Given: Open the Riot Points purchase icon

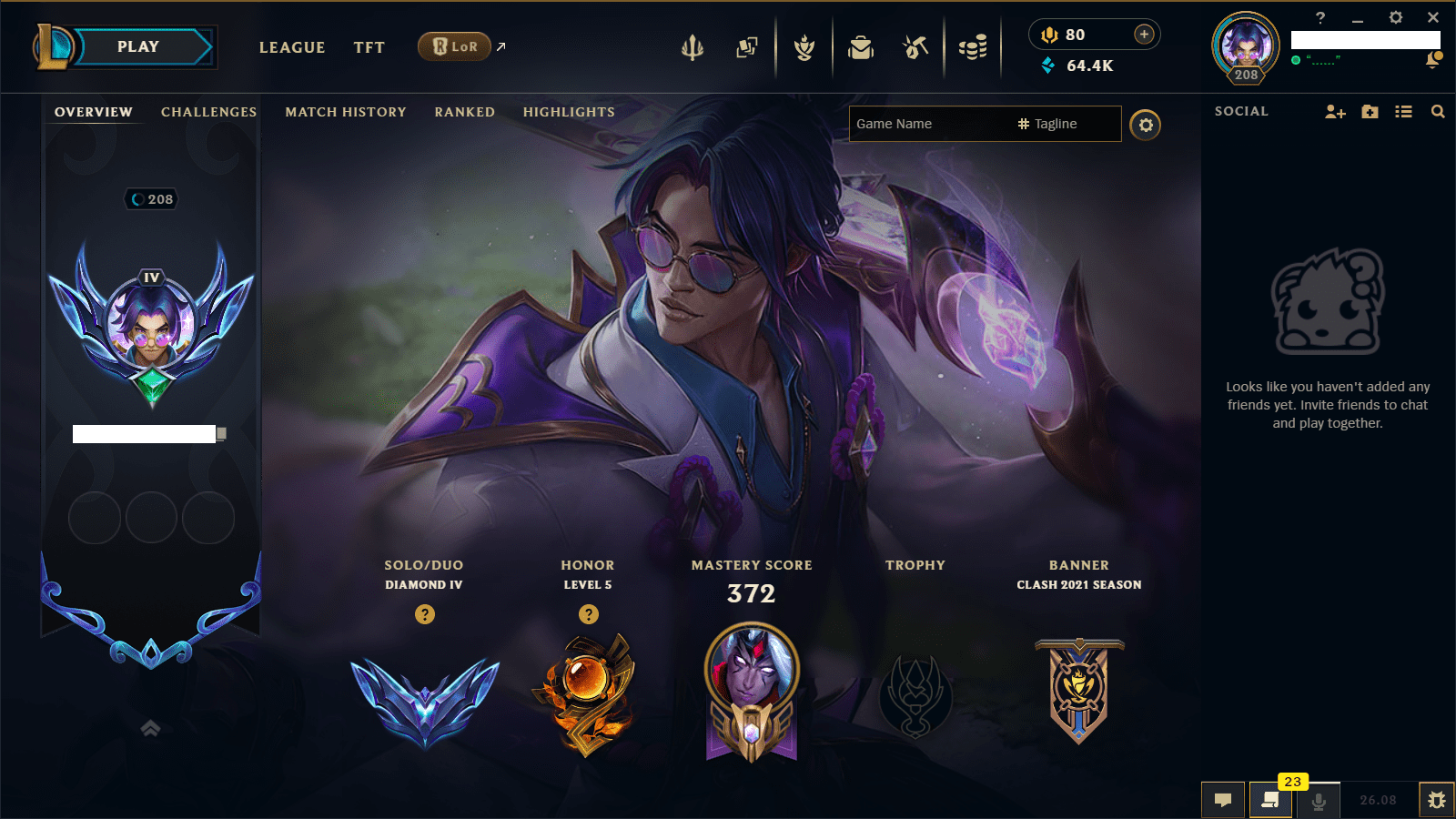Looking at the screenshot, I should tap(1143, 35).
